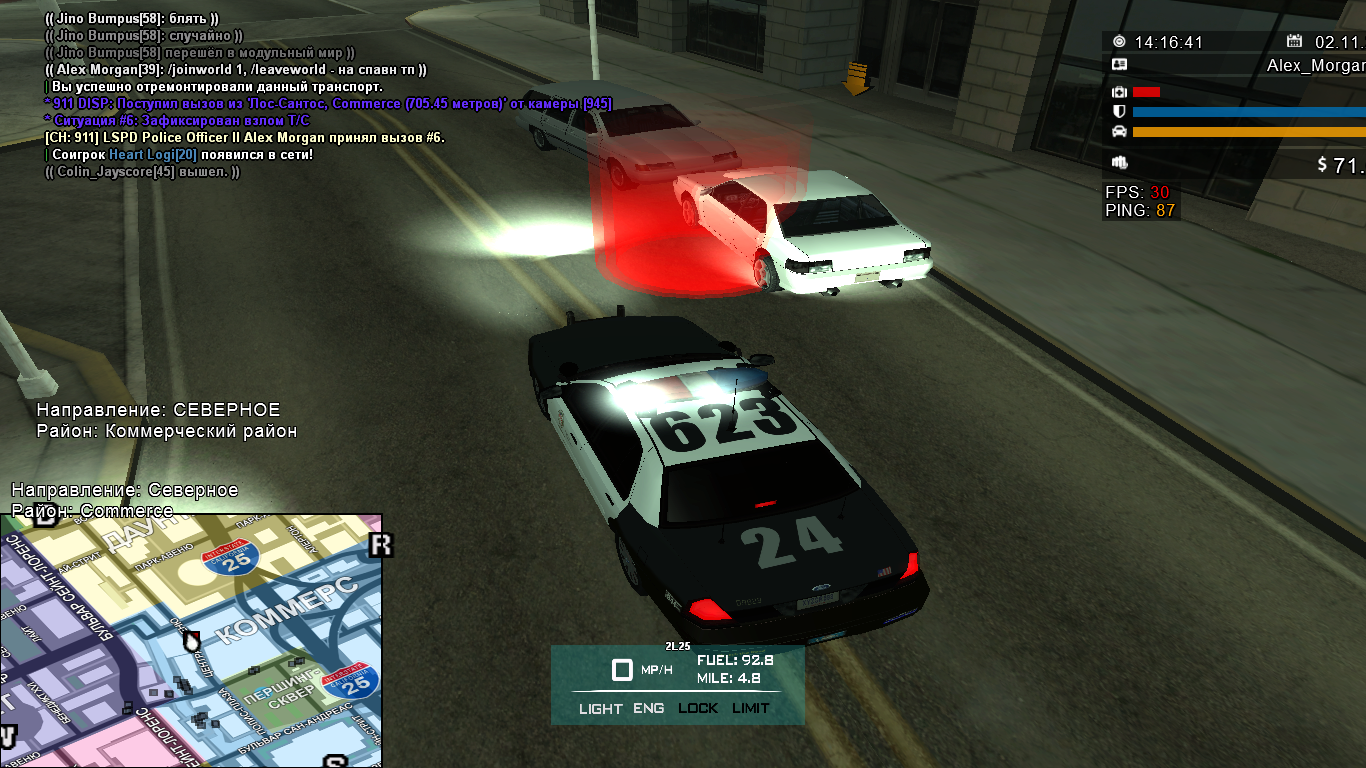
Task: Click the clock icon beside the time
Action: point(1119,42)
